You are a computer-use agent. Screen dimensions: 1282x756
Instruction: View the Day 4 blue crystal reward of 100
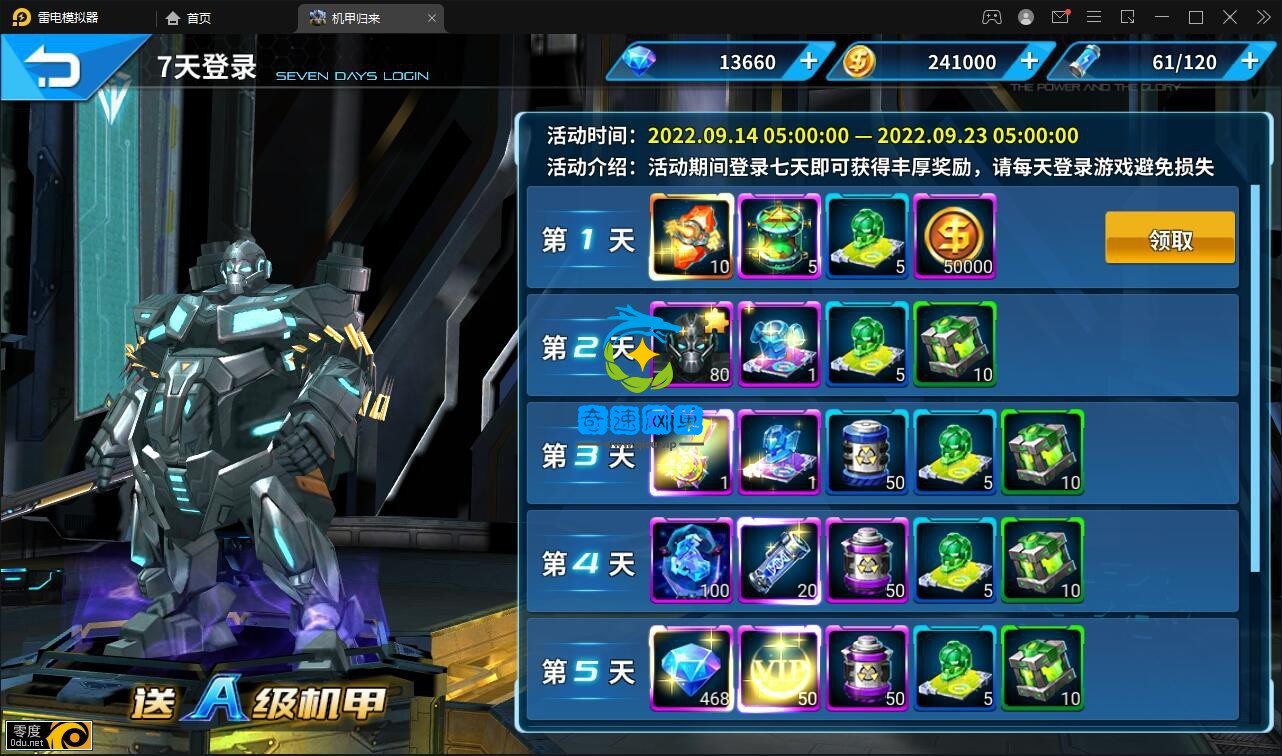[x=692, y=561]
